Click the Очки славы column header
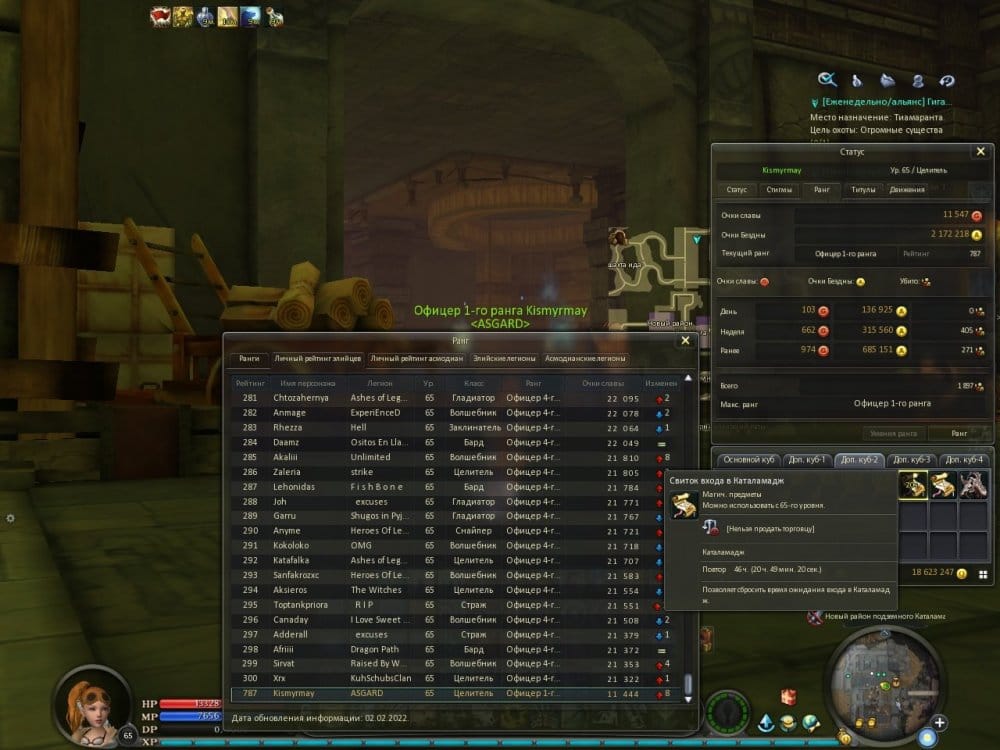1000x750 pixels. (604, 383)
